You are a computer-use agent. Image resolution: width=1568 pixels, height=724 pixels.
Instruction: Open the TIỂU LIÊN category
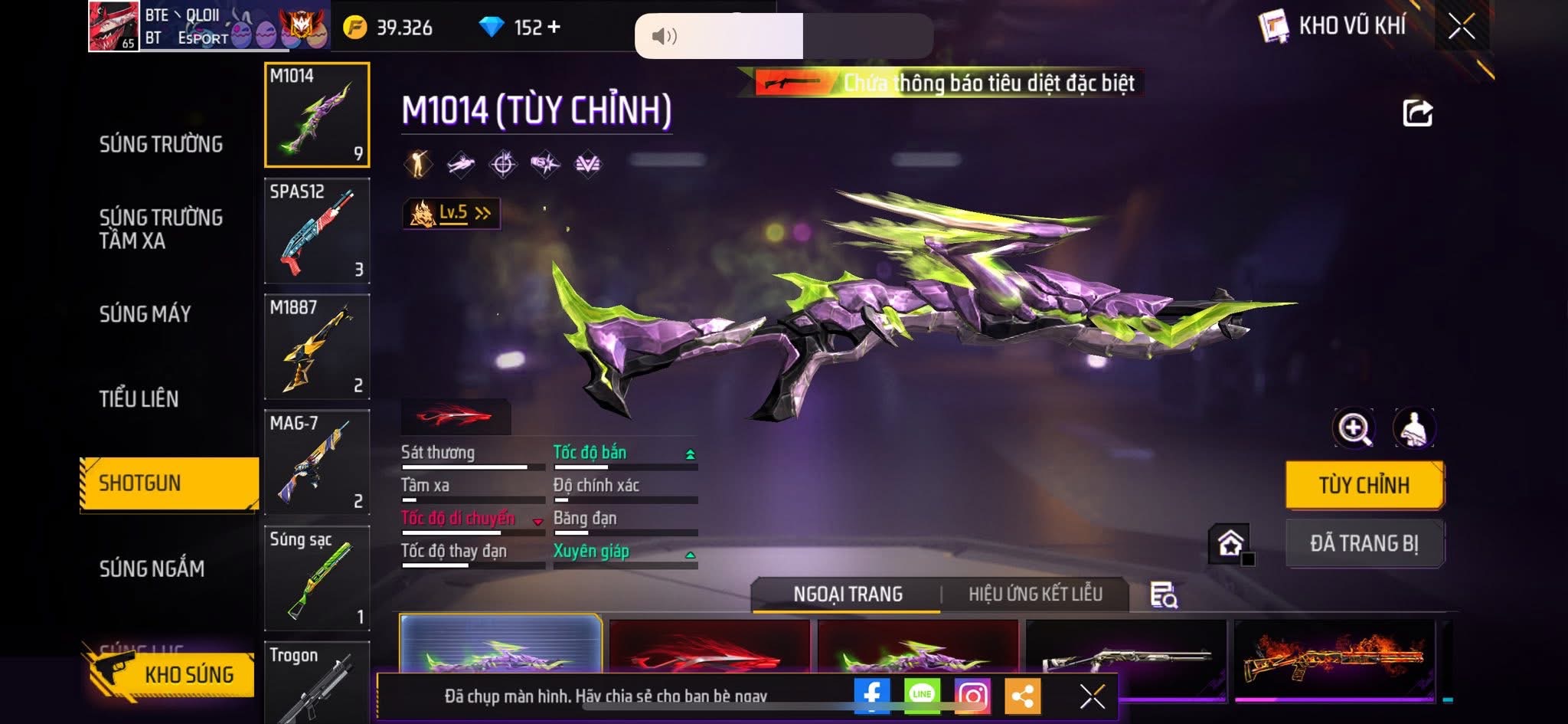coord(139,398)
